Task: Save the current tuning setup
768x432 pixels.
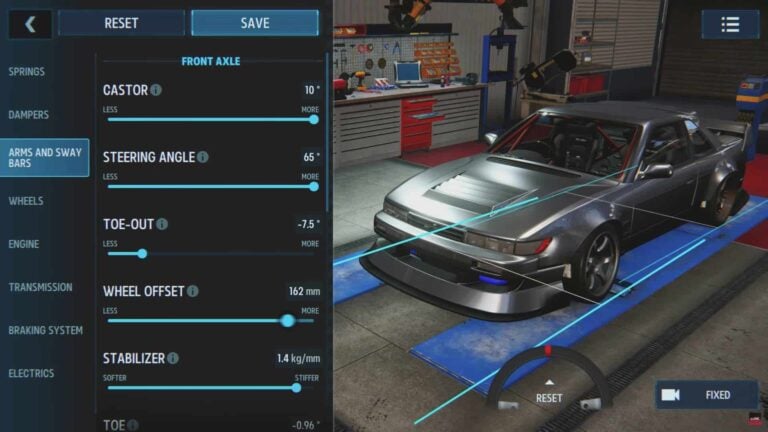Action: point(255,23)
